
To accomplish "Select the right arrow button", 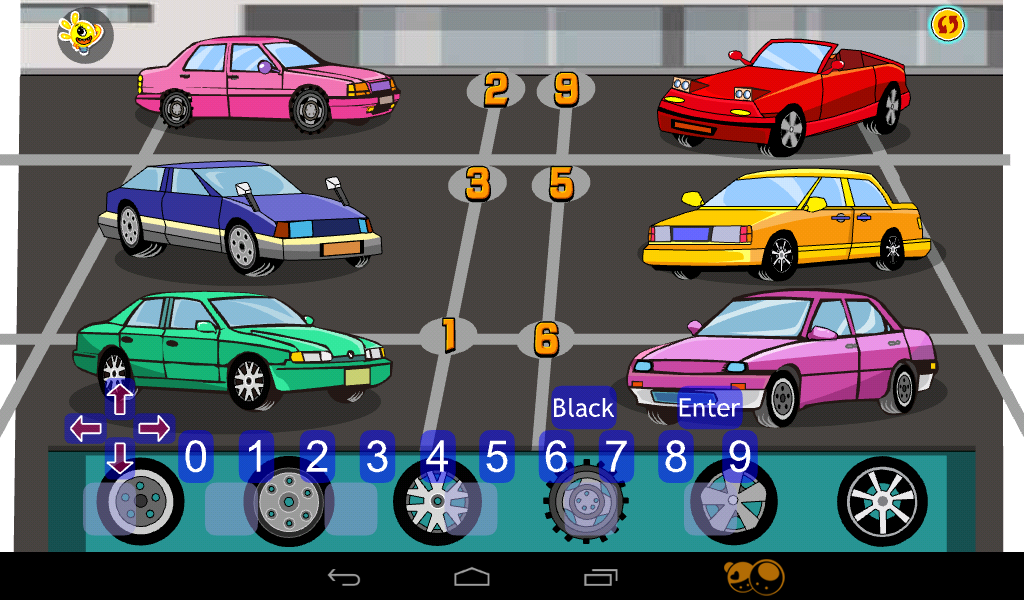I will point(154,429).
